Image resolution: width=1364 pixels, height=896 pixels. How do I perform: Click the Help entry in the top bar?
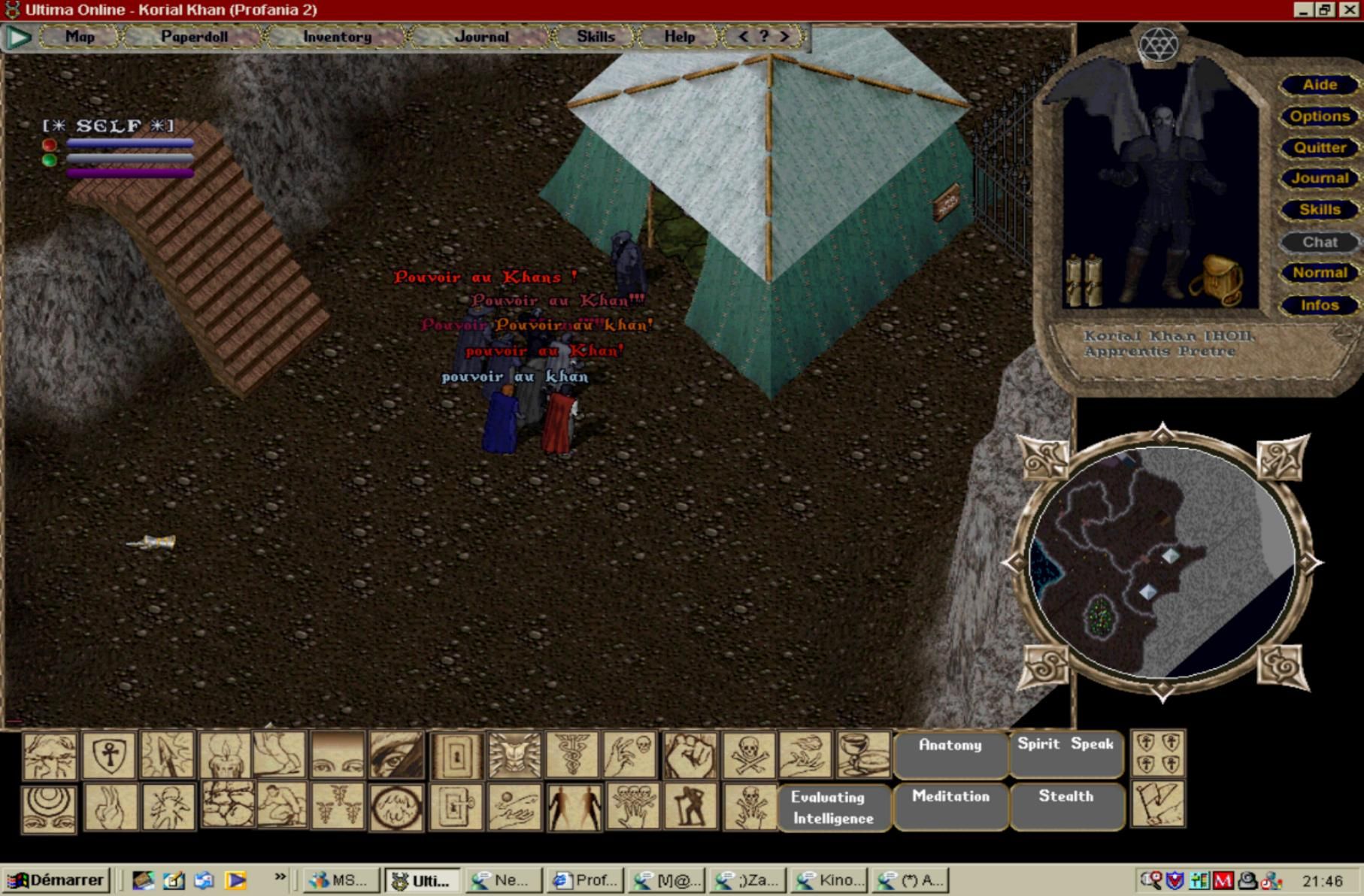679,36
